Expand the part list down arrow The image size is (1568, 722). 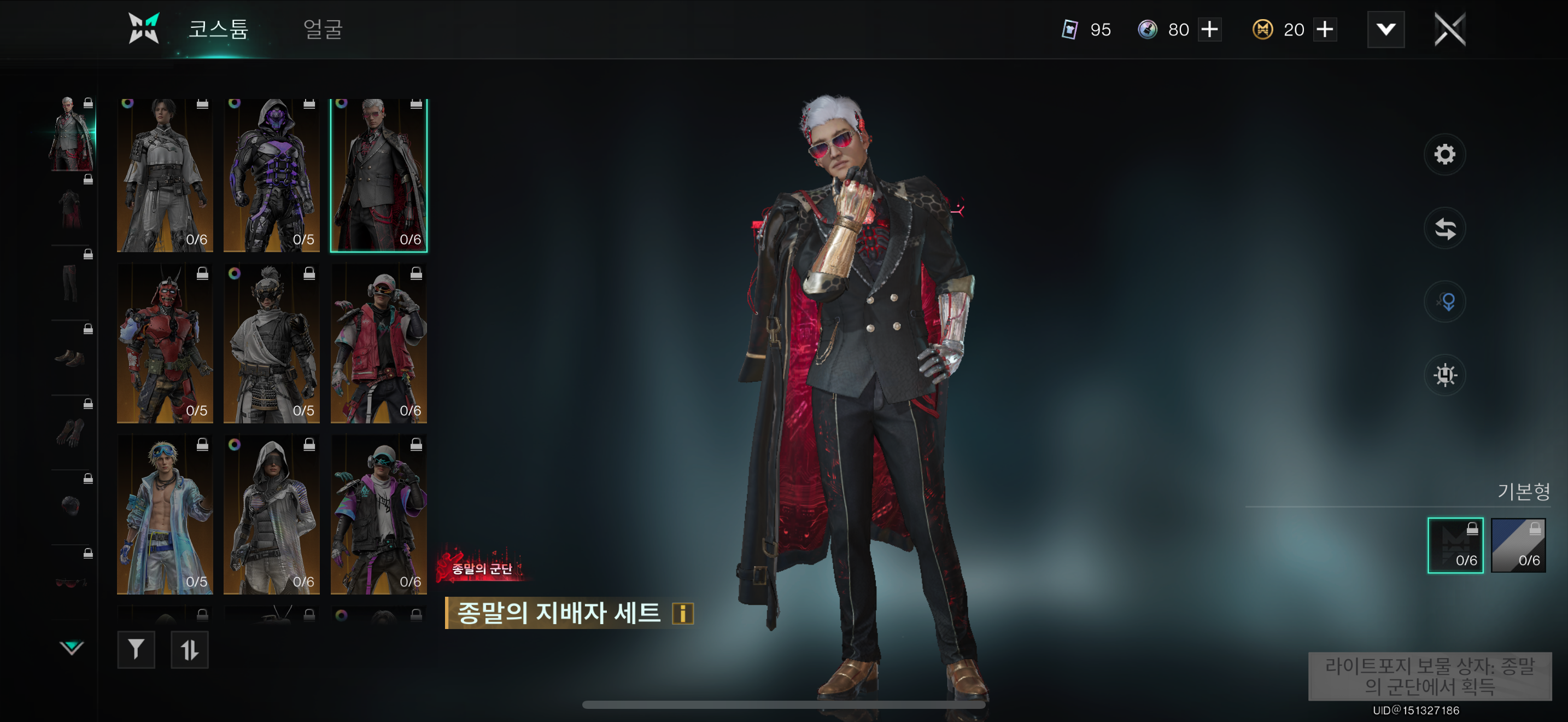[71, 647]
